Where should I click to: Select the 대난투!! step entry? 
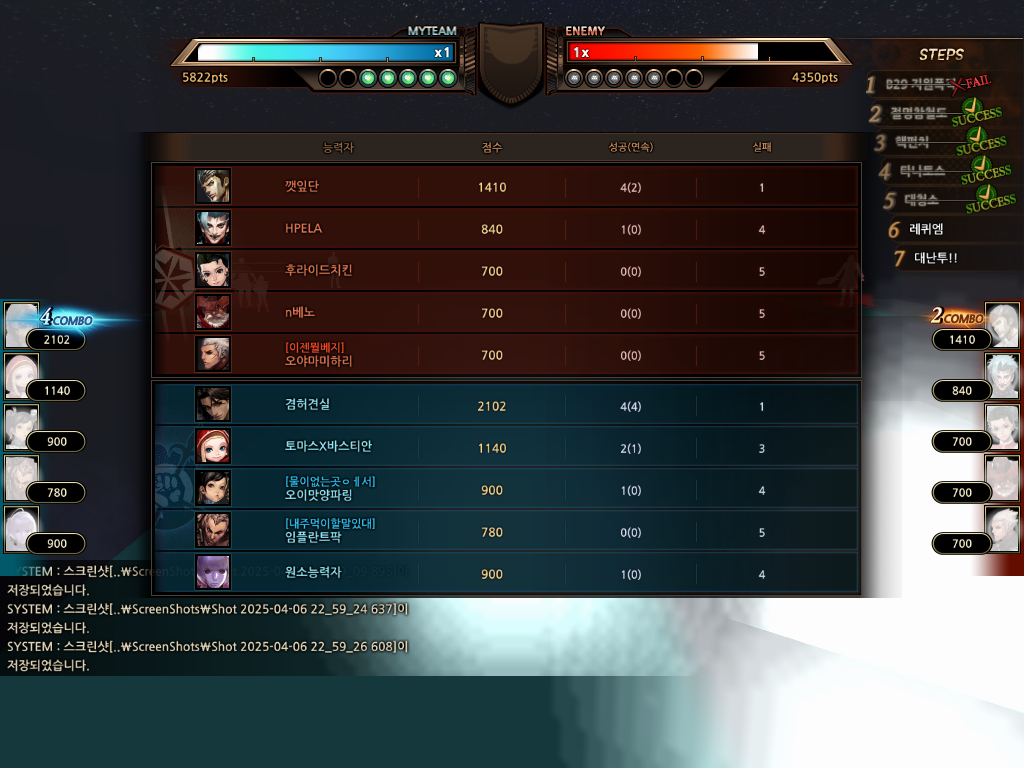pos(935,258)
